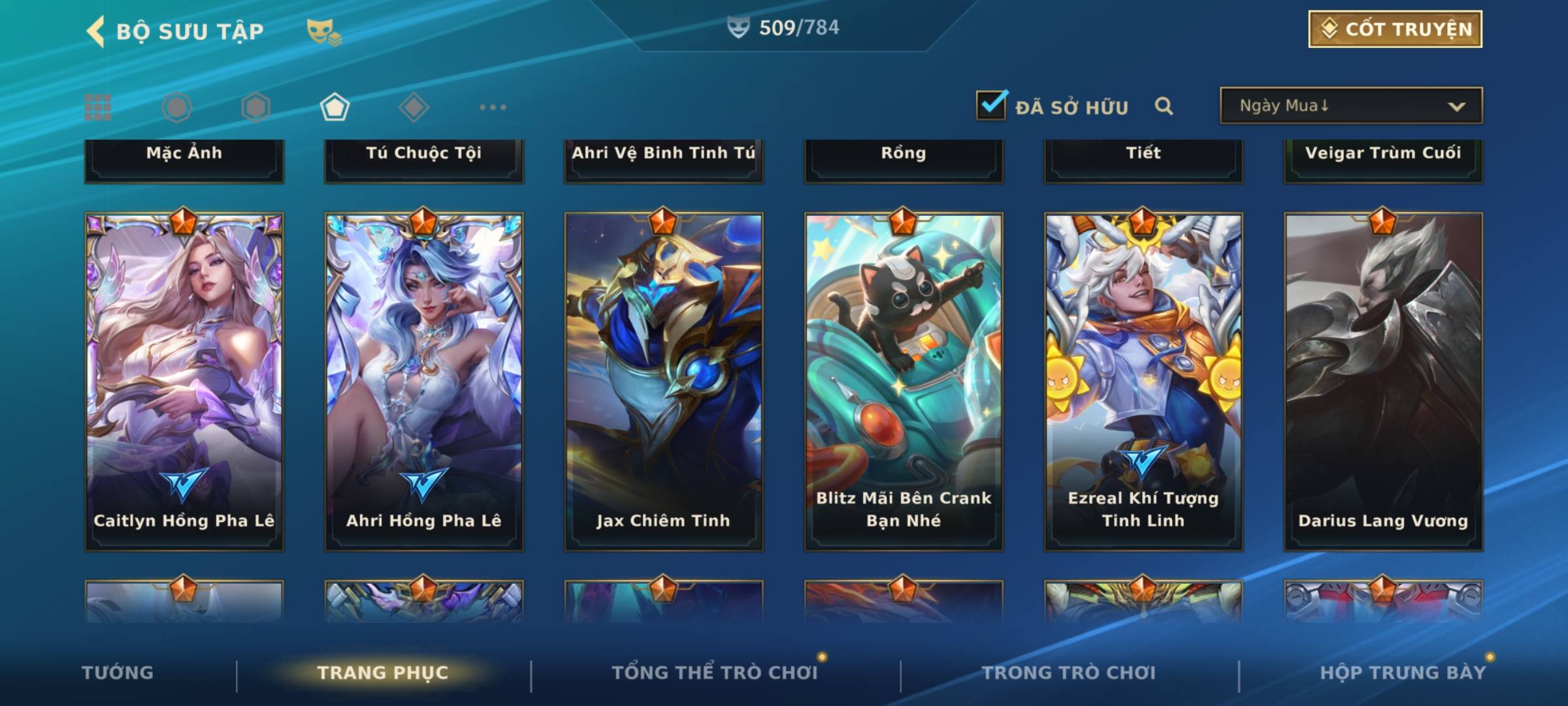Open the Cốt Truyện button
This screenshot has height=706, width=1568.
point(1394,29)
